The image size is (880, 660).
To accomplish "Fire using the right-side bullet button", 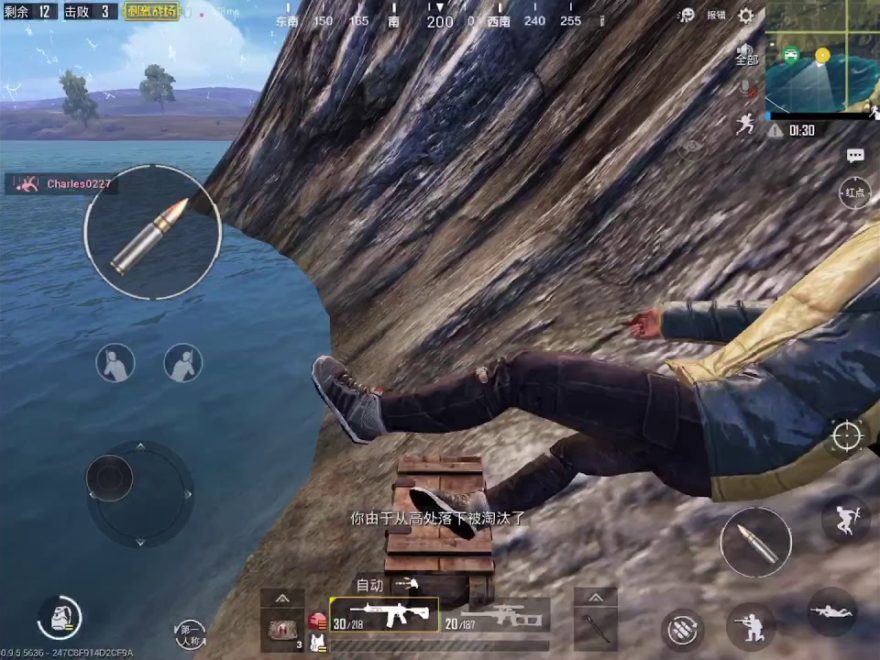I will [x=756, y=542].
